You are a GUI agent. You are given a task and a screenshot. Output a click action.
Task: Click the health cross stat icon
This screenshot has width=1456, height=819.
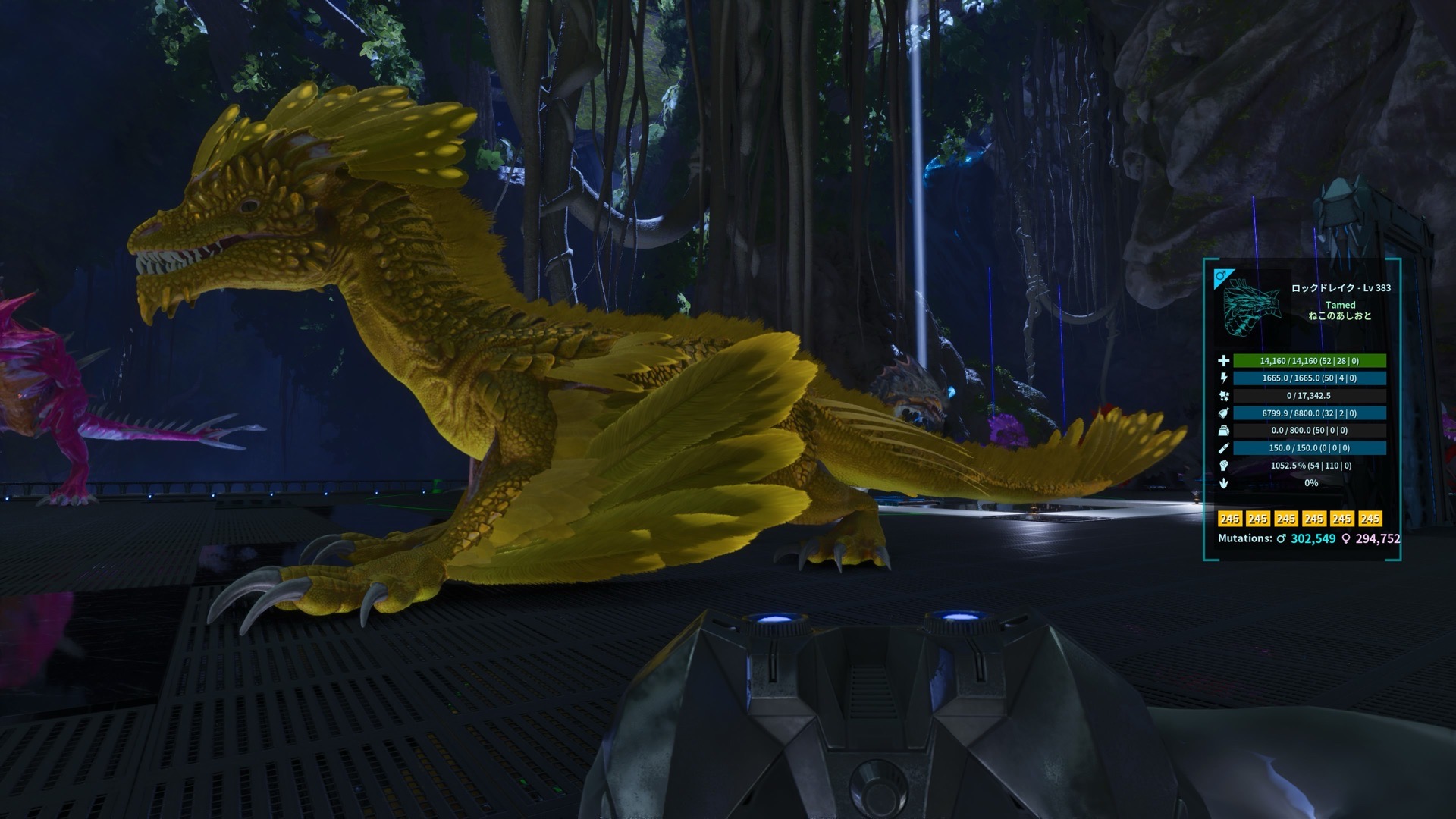tap(1223, 361)
